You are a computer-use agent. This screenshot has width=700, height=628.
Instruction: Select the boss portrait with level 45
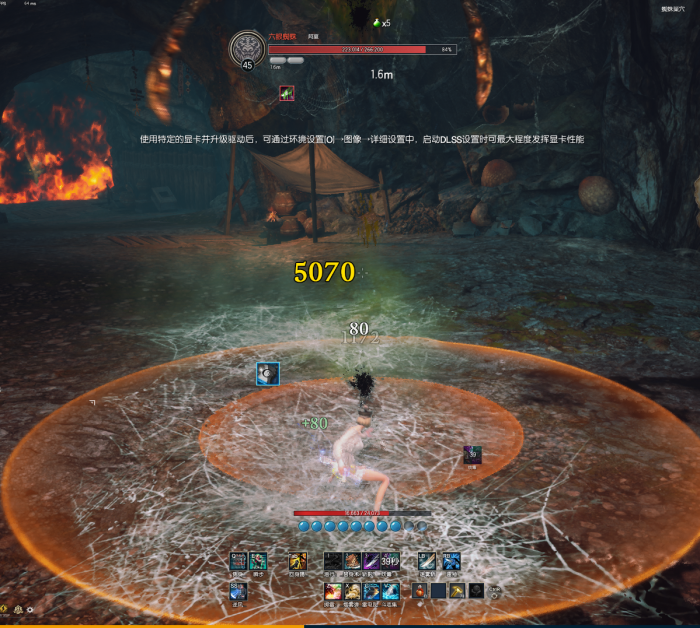click(247, 49)
